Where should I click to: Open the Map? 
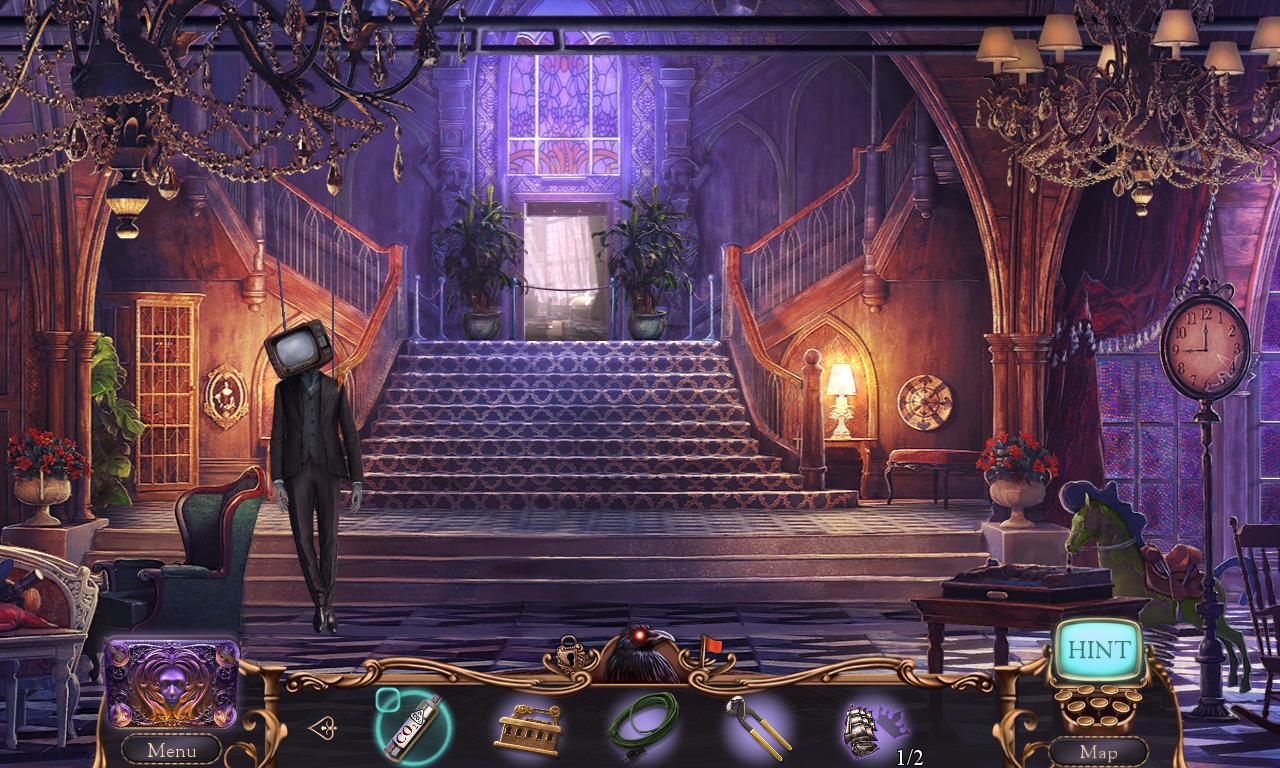[x=1100, y=751]
